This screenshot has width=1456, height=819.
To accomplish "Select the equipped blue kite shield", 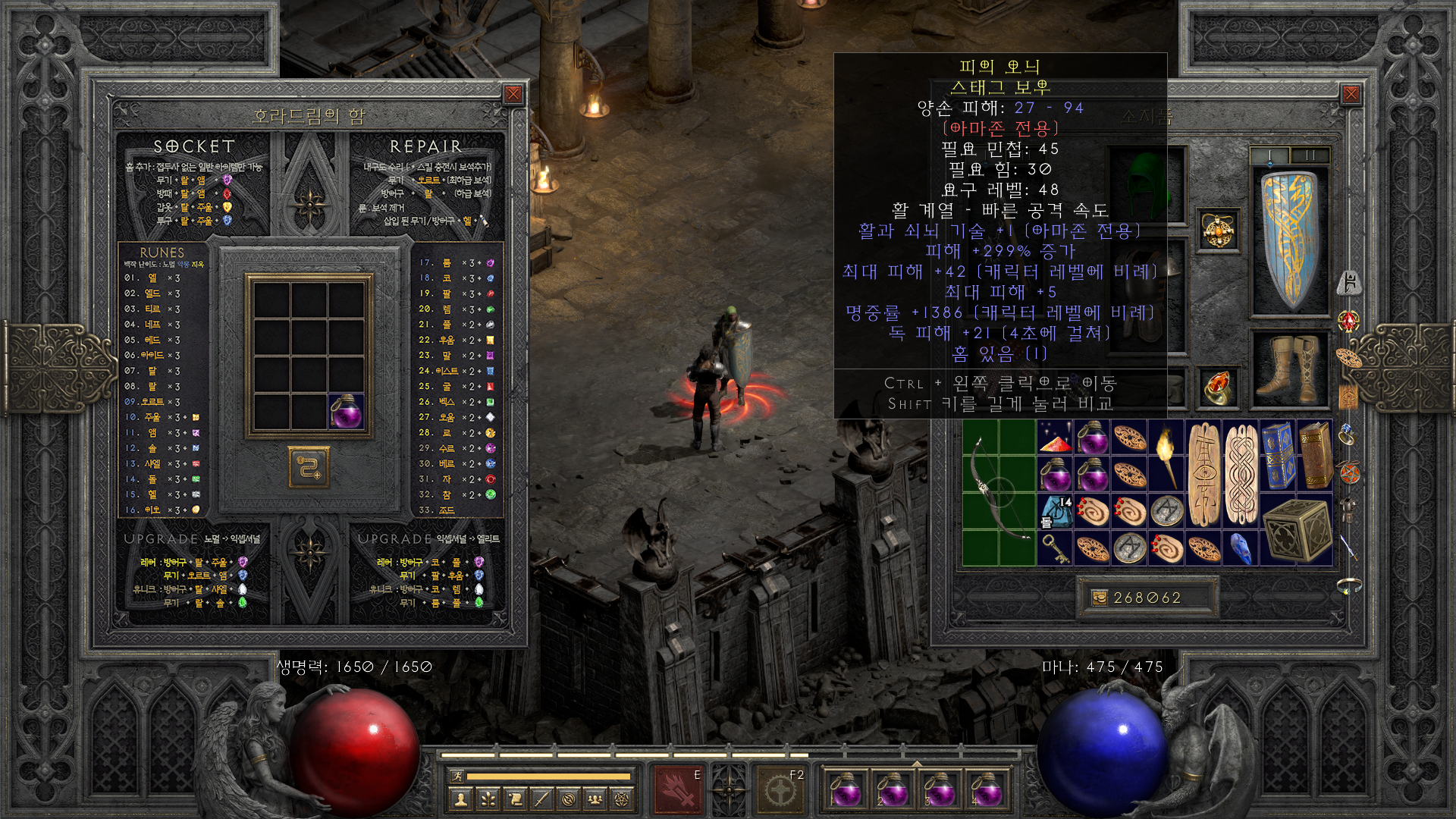I will (x=1290, y=240).
